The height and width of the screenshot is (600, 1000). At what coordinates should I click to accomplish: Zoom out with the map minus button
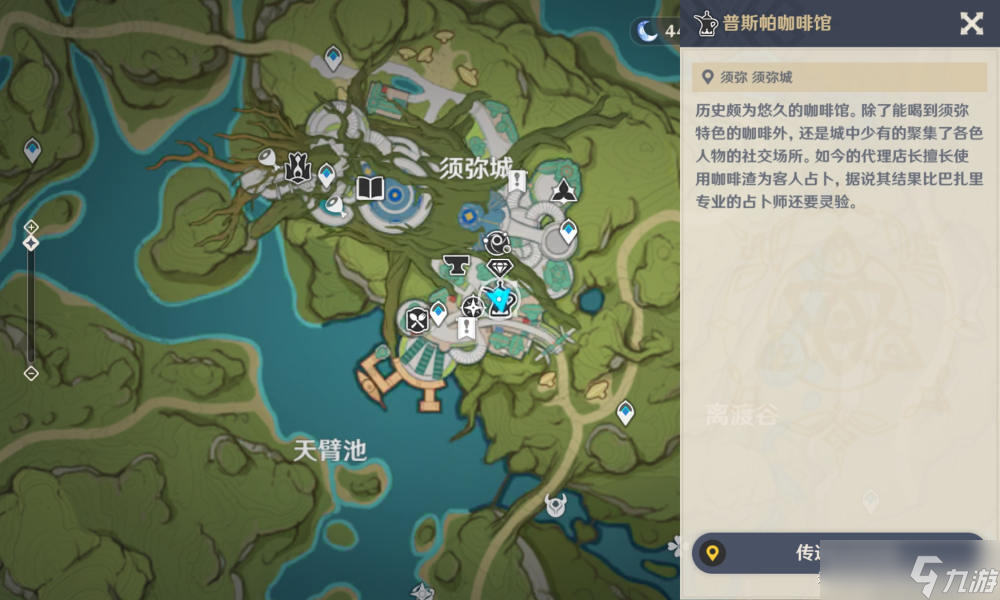point(31,373)
